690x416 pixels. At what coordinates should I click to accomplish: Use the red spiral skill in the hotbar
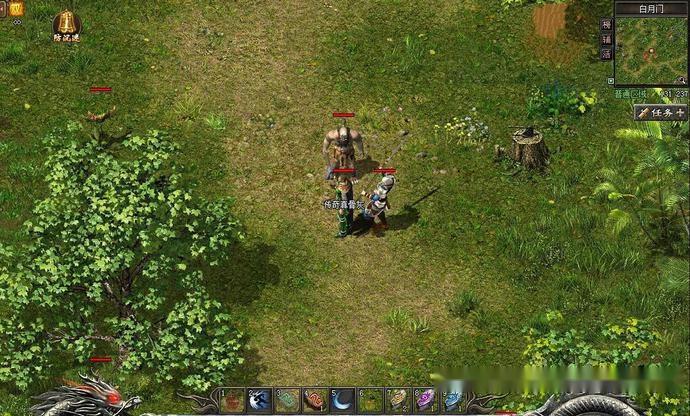click(315, 400)
